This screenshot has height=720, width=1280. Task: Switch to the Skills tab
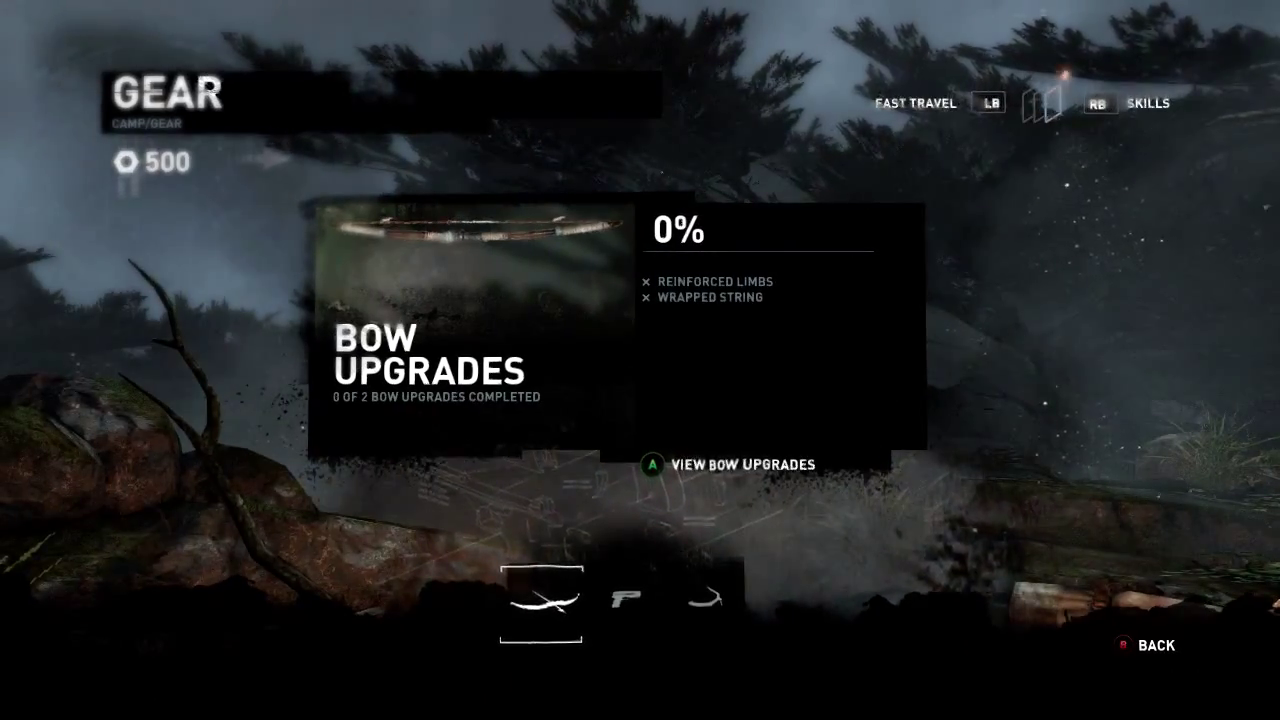(1147, 104)
